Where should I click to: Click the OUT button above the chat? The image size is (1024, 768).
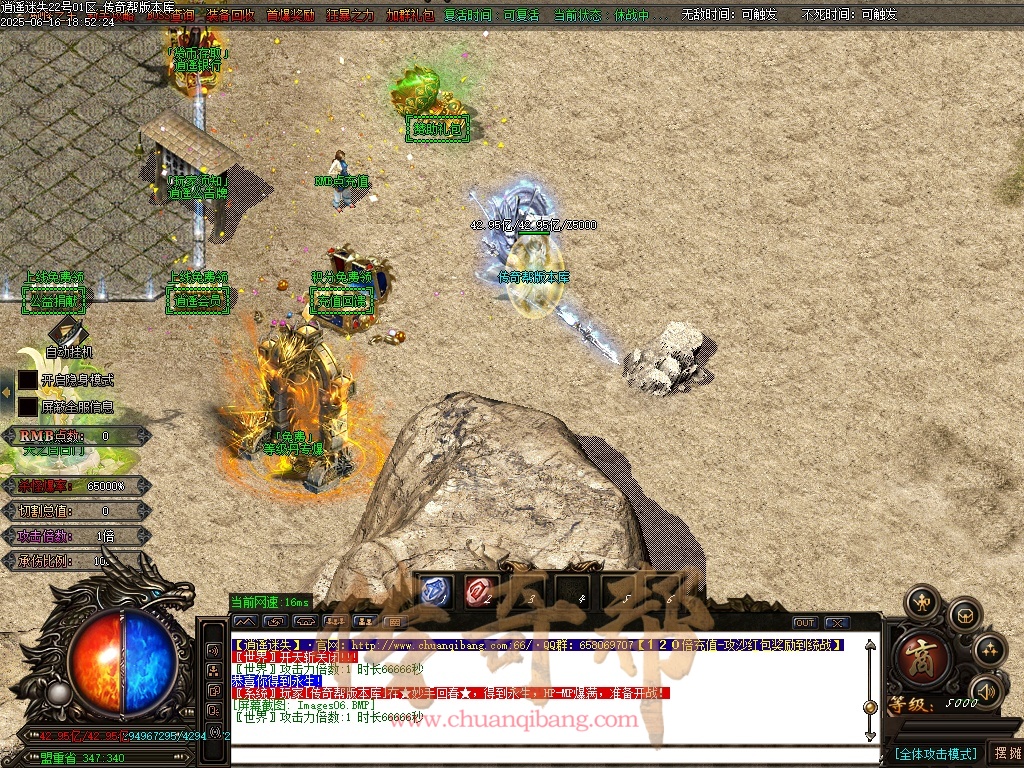805,623
